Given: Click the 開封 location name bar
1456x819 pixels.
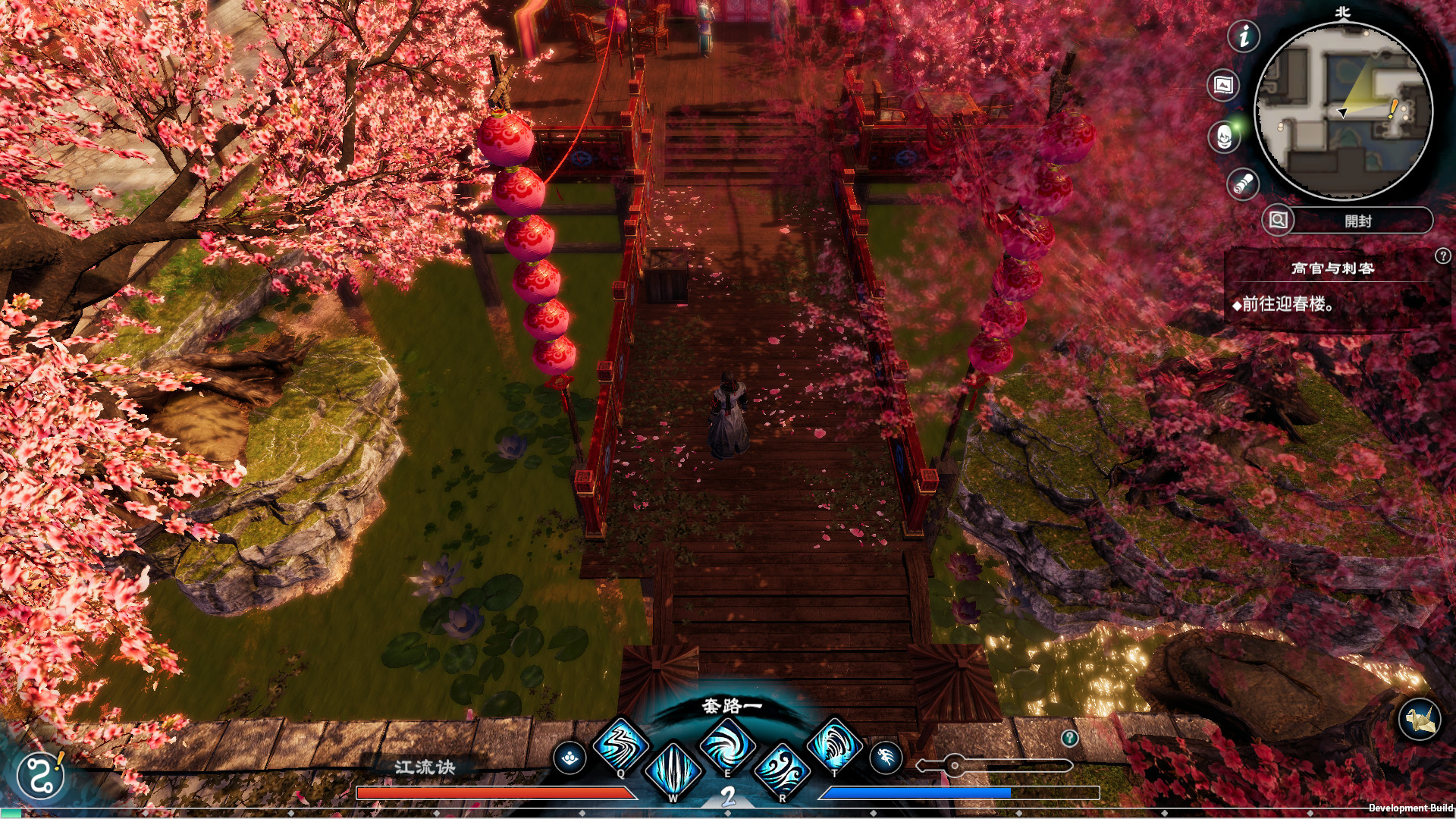Looking at the screenshot, I should point(1359,221).
